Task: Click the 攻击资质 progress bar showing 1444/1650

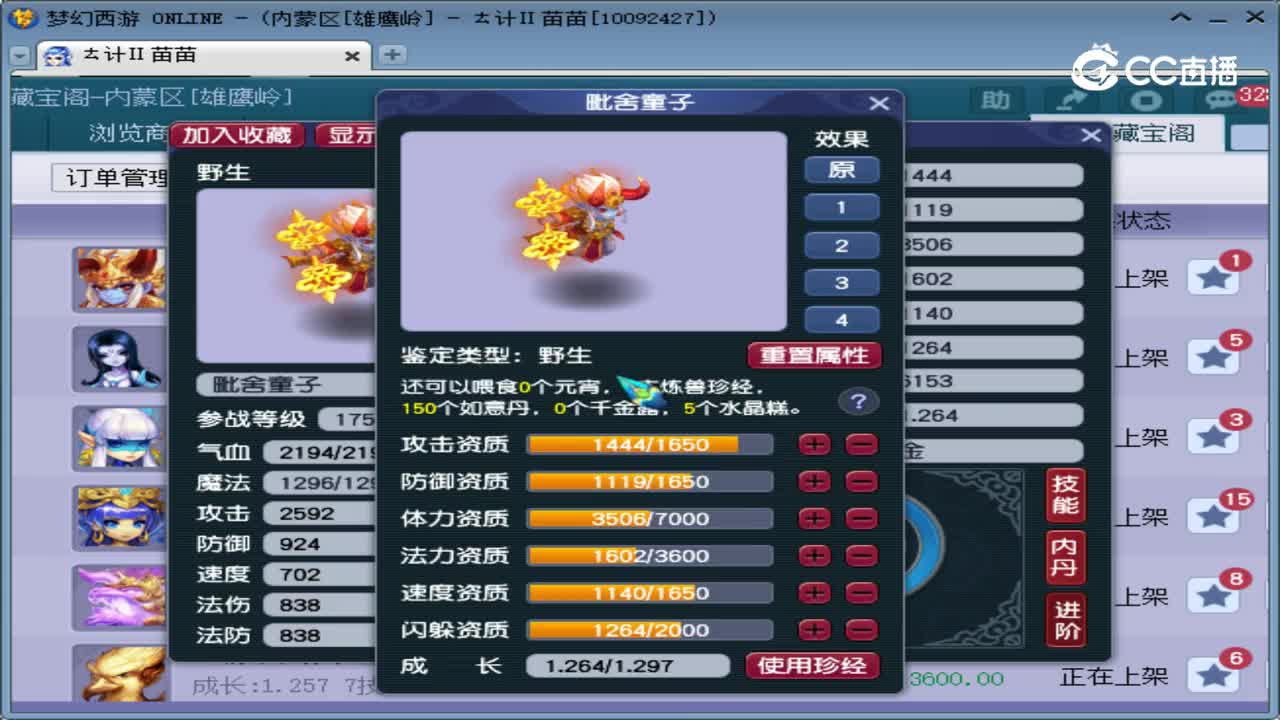Action: click(x=650, y=445)
